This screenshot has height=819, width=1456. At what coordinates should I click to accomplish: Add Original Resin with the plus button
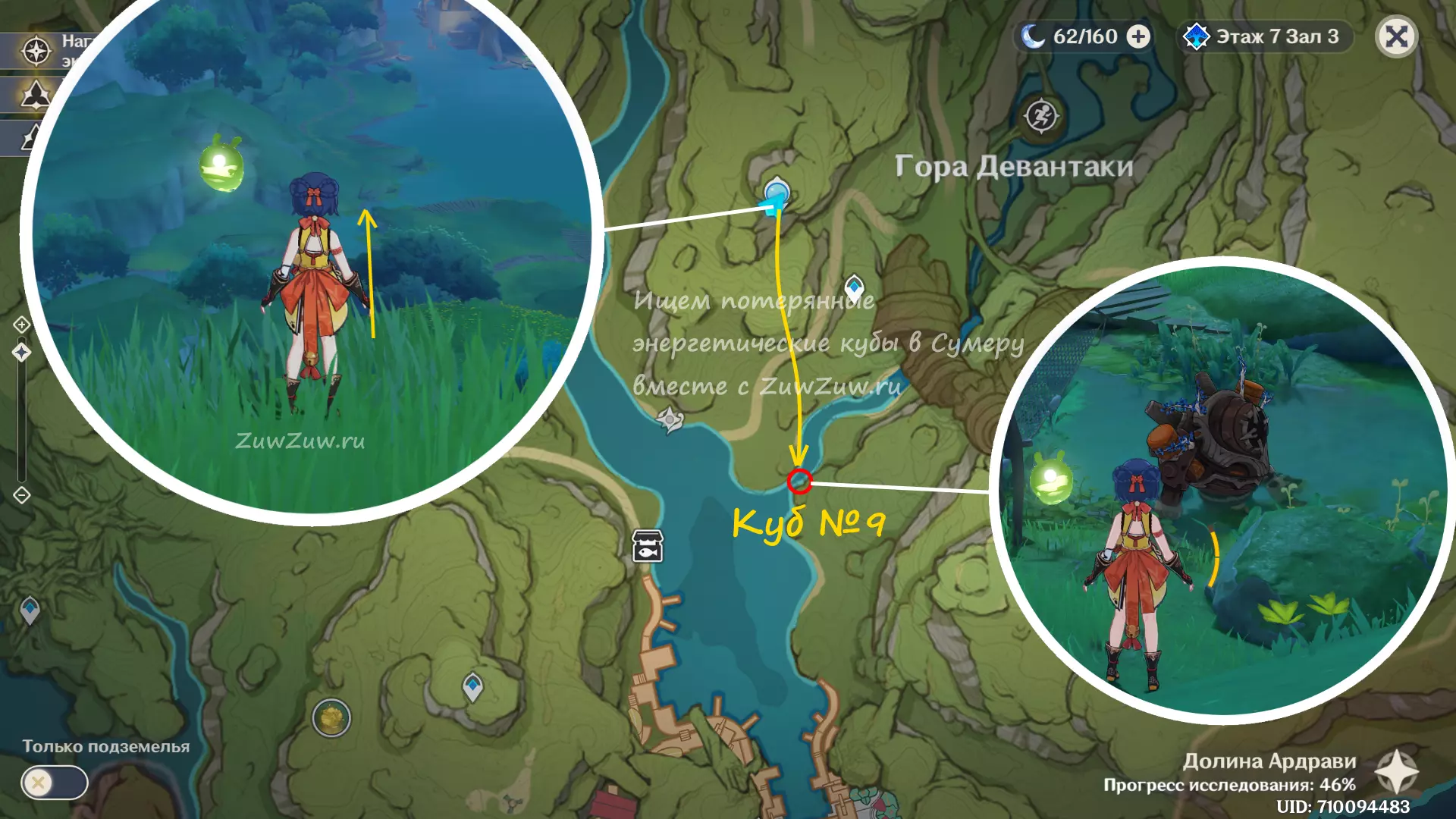pyautogui.click(x=1138, y=36)
